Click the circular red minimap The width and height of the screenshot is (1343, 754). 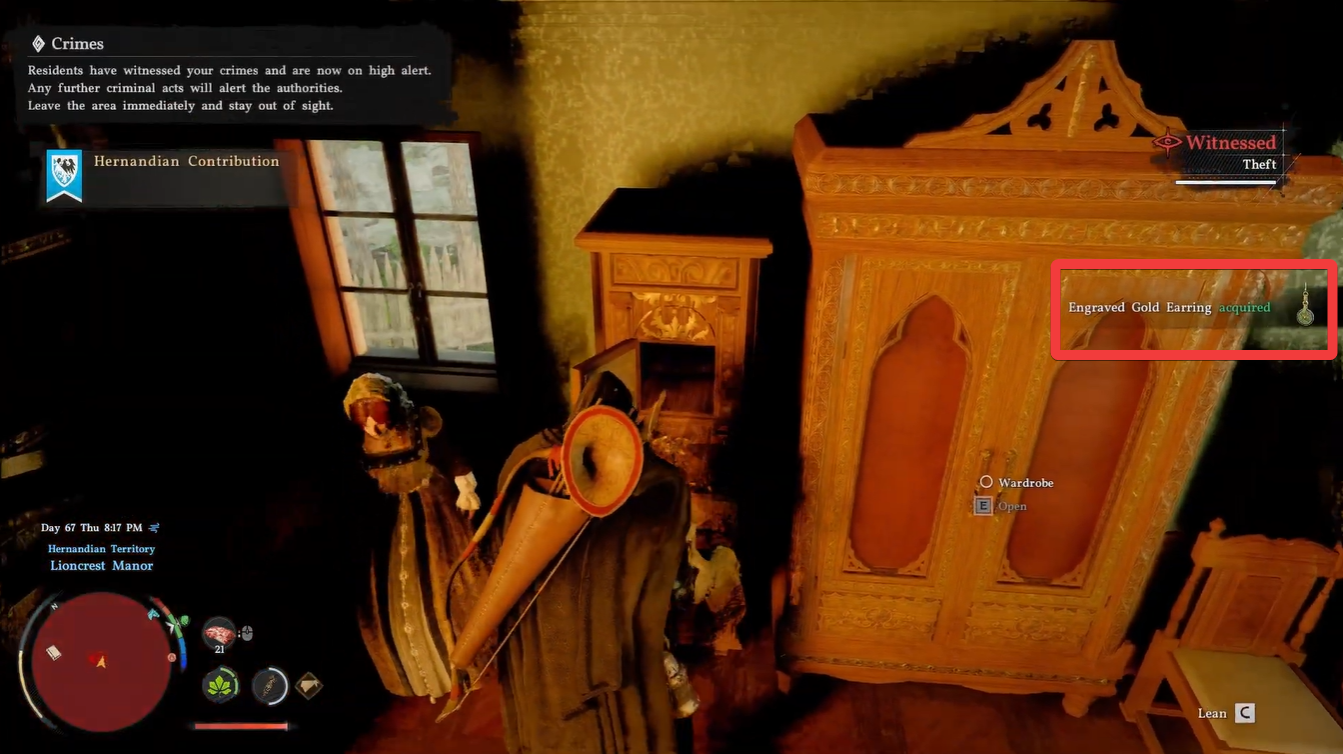pyautogui.click(x=100, y=661)
